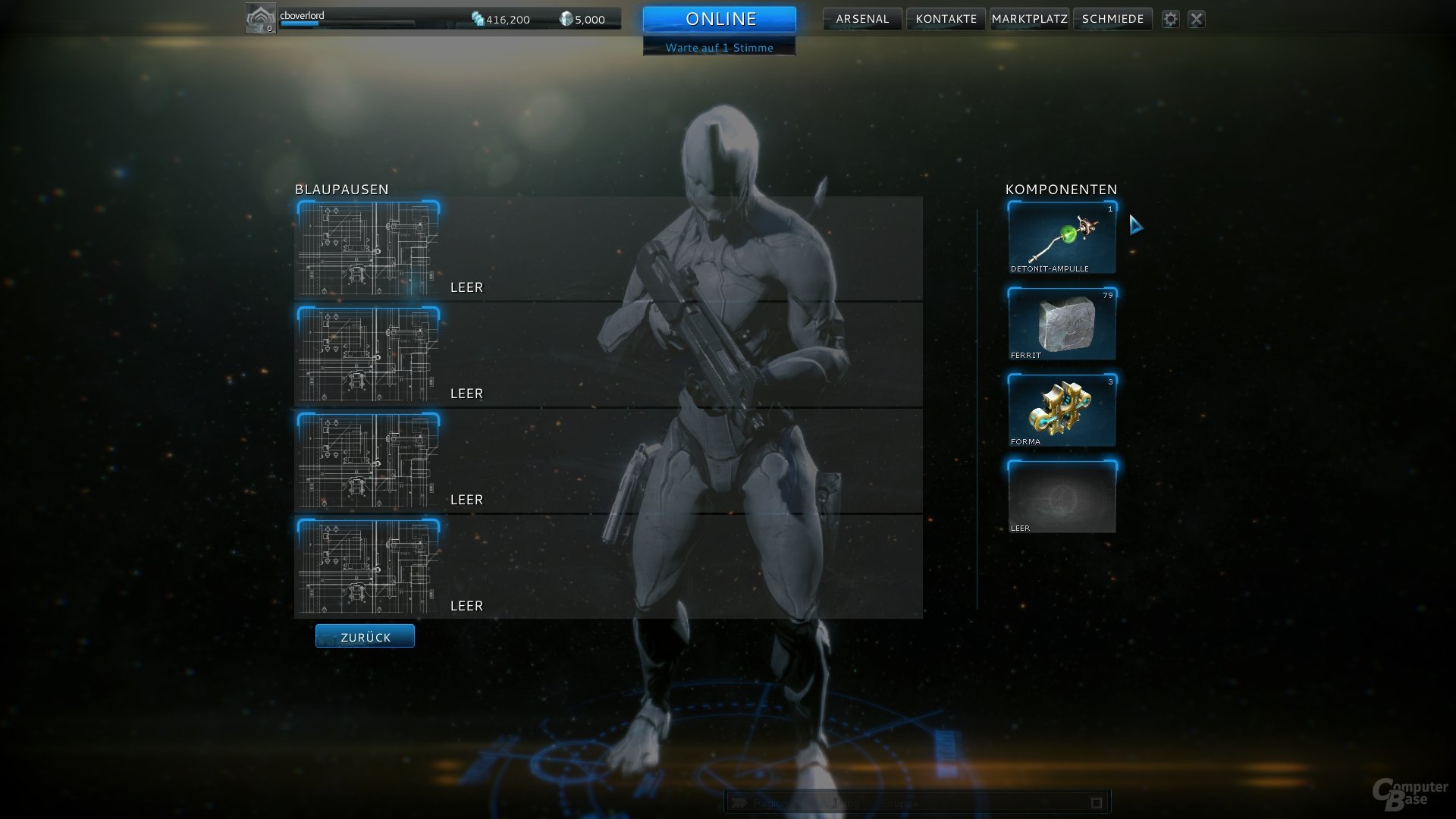
Task: Go to the MARKTPLATZ
Action: pyautogui.click(x=1028, y=19)
